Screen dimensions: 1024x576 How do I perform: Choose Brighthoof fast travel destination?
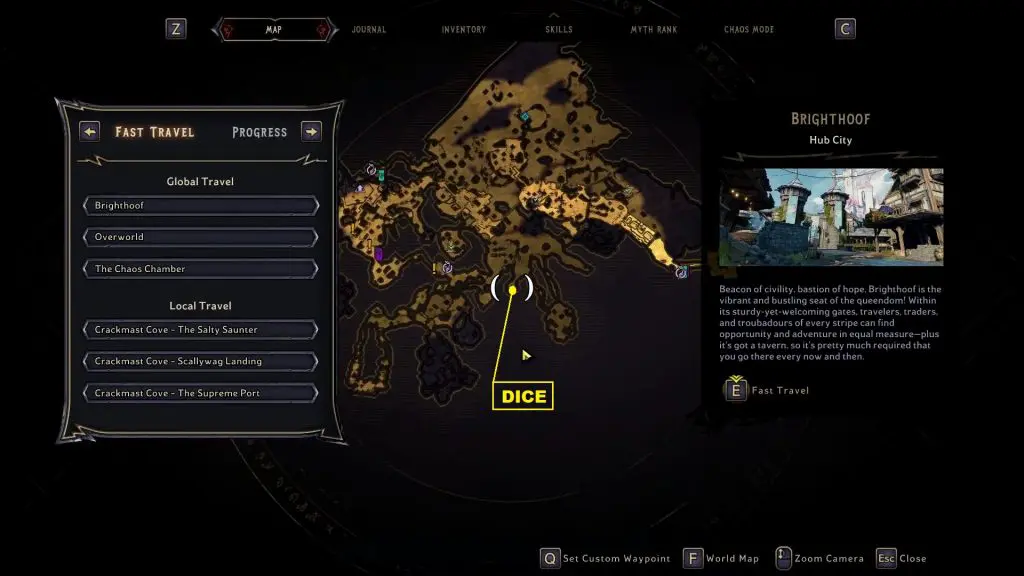[x=201, y=206]
